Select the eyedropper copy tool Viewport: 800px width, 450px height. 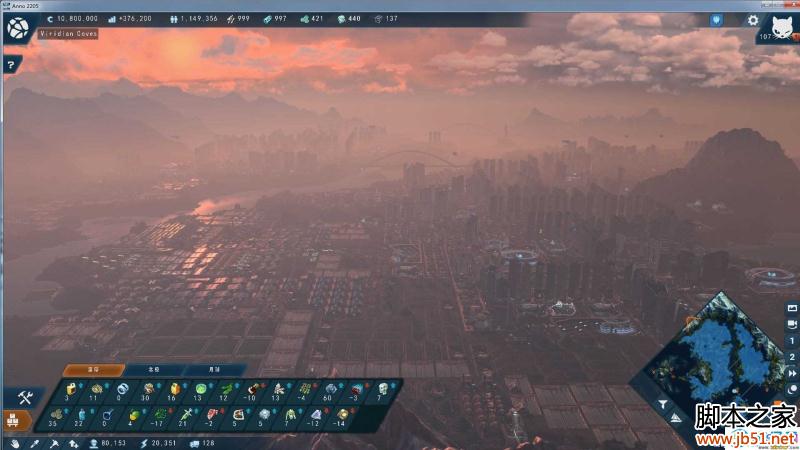pos(33,443)
